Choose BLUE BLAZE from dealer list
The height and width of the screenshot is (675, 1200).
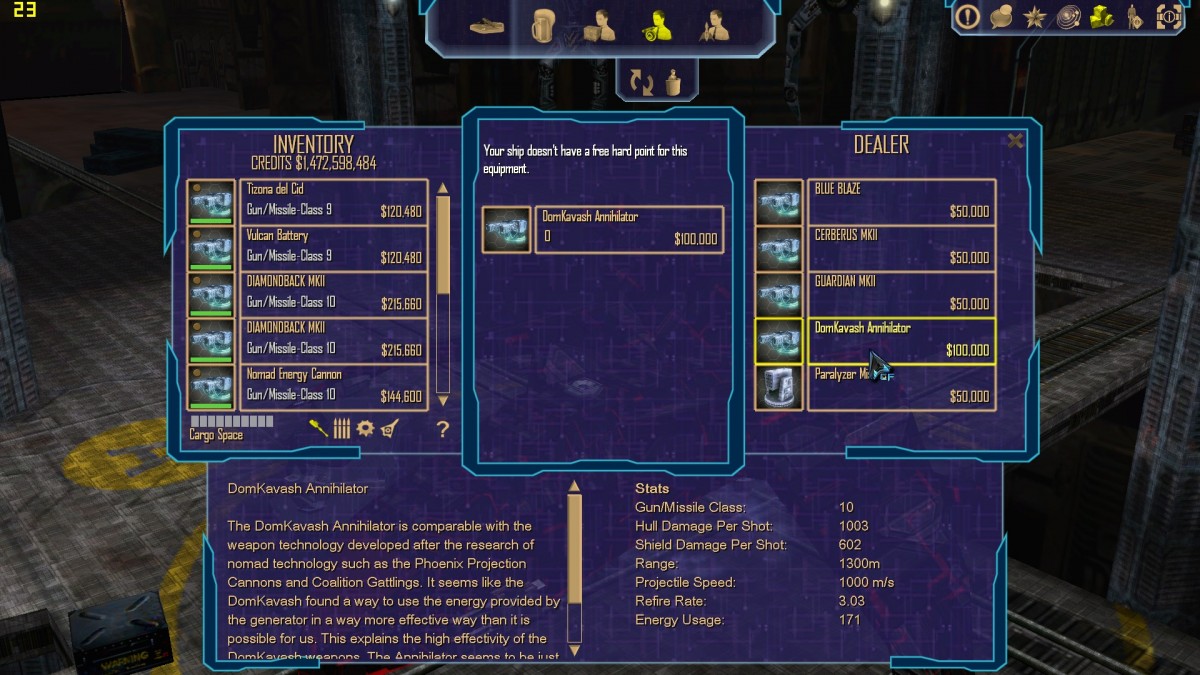900,202
